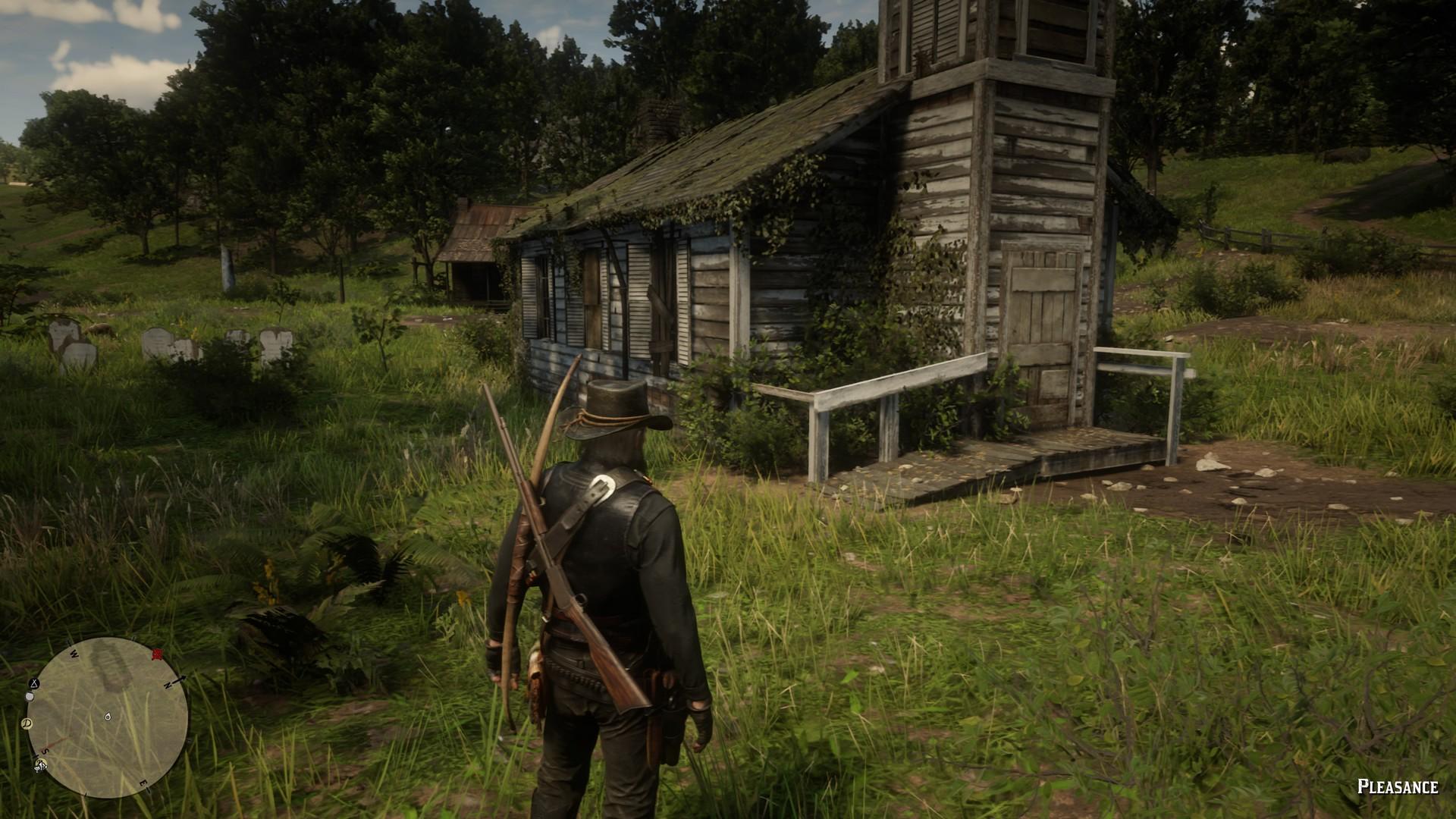The height and width of the screenshot is (819, 1456).
Task: Click the camp tent marker on minimap
Action: click(x=35, y=682)
